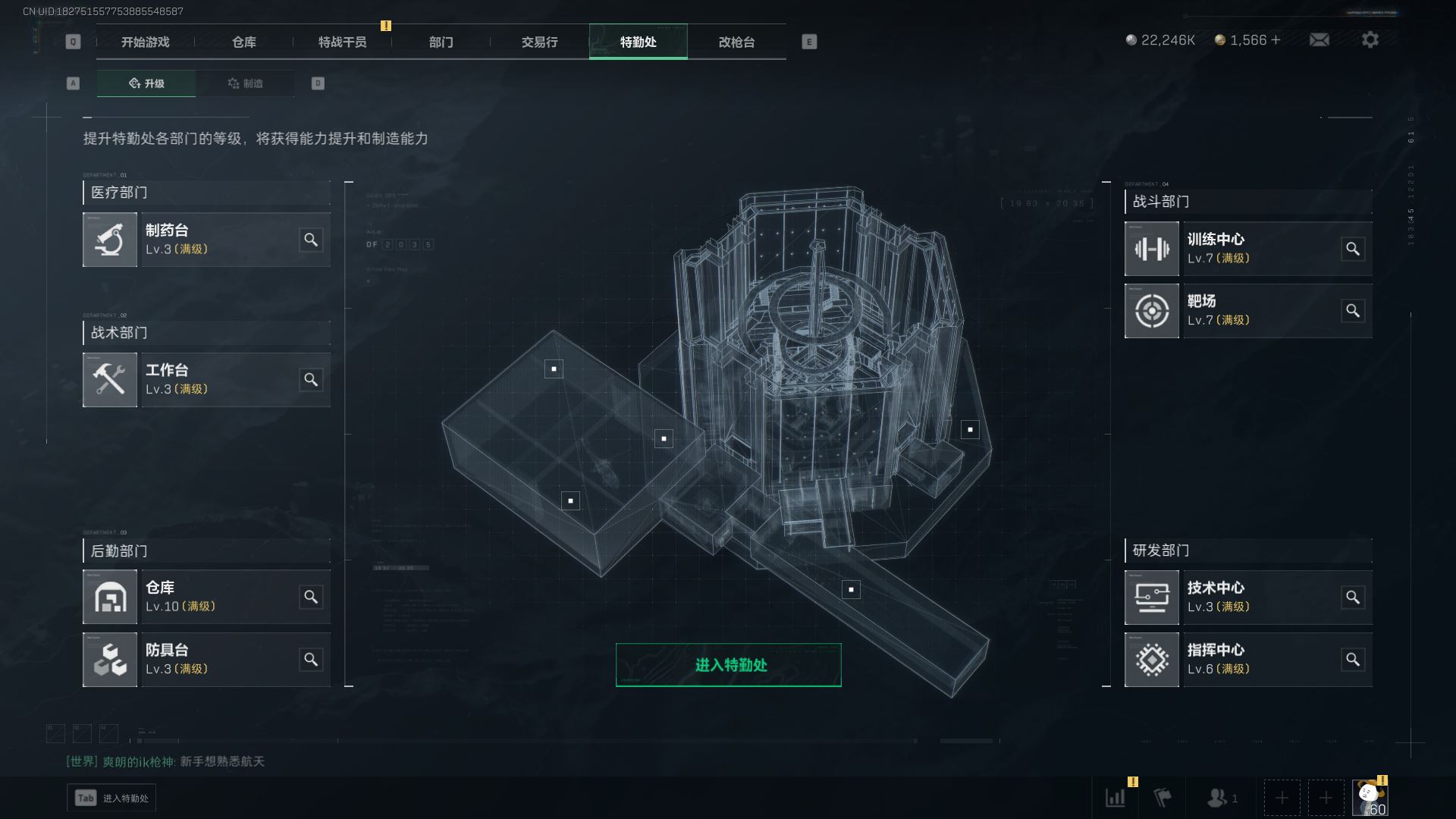
Task: Open the 交易行 tab
Action: point(539,42)
